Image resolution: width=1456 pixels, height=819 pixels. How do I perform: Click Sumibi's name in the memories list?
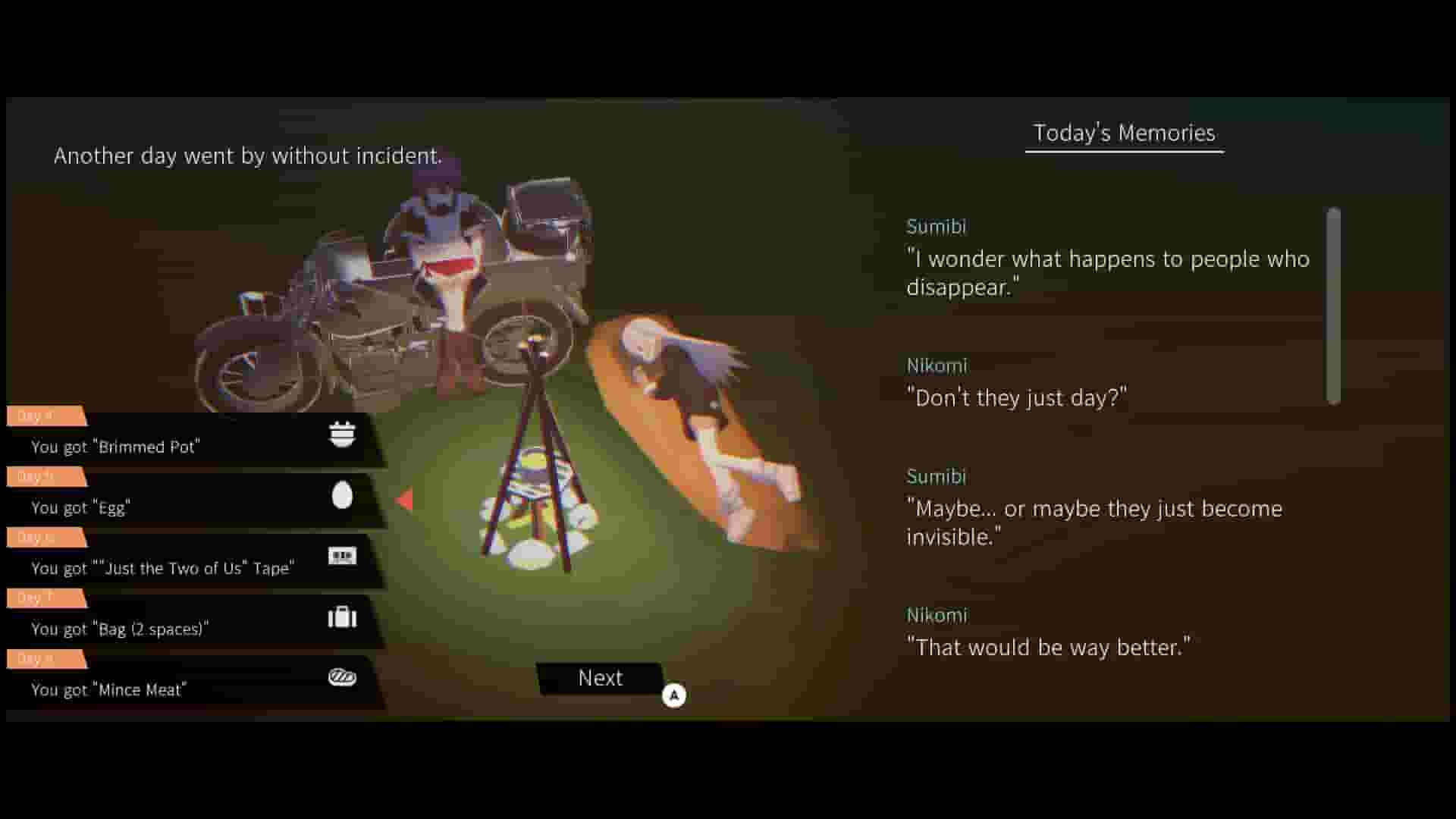click(x=937, y=226)
